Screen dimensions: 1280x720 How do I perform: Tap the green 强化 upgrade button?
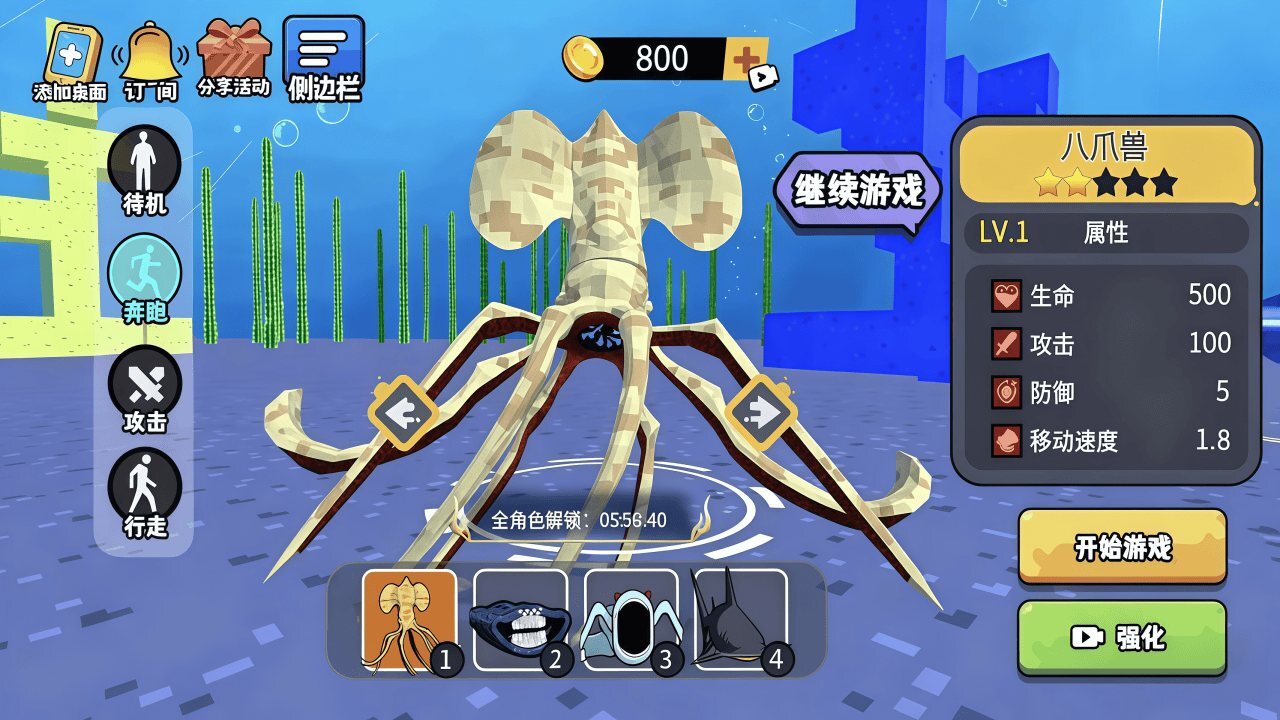point(1122,637)
